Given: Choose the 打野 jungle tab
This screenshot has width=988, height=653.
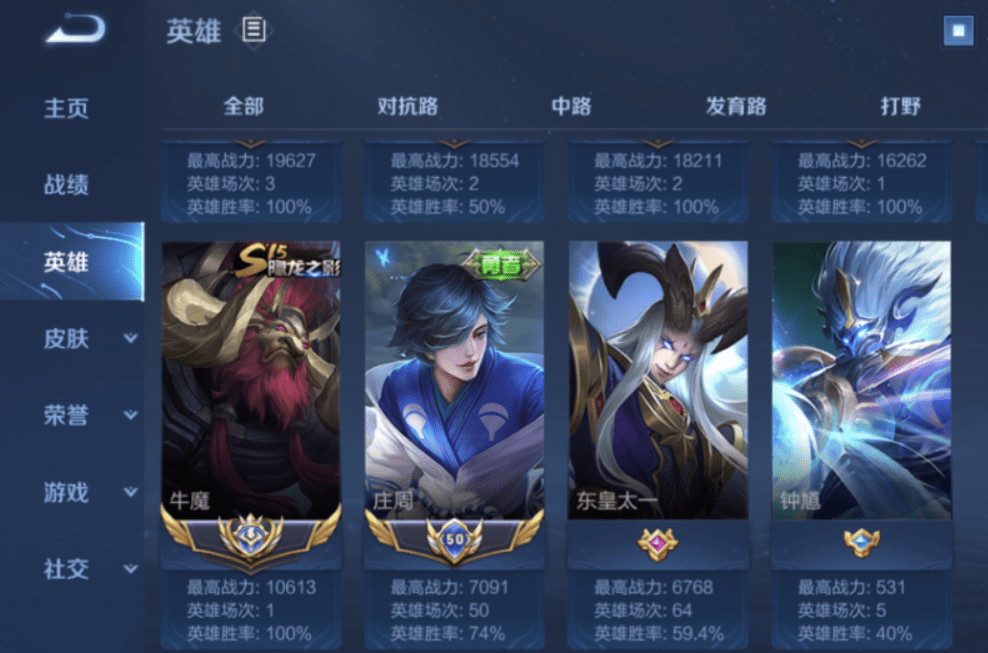Looking at the screenshot, I should click(x=900, y=106).
